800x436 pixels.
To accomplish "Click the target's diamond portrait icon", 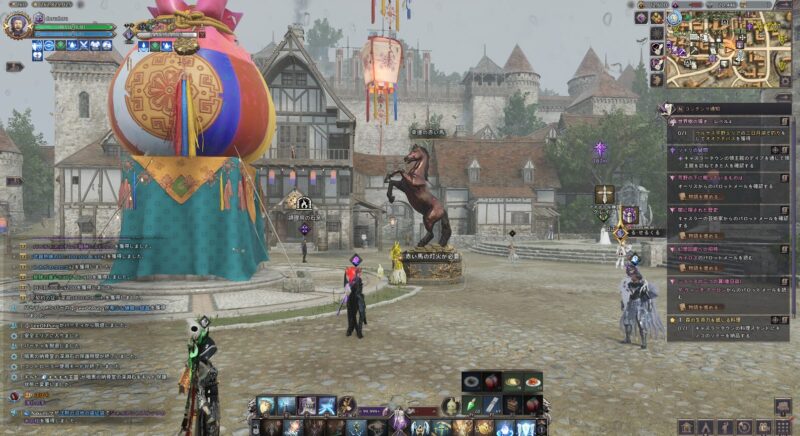I will [x=129, y=34].
